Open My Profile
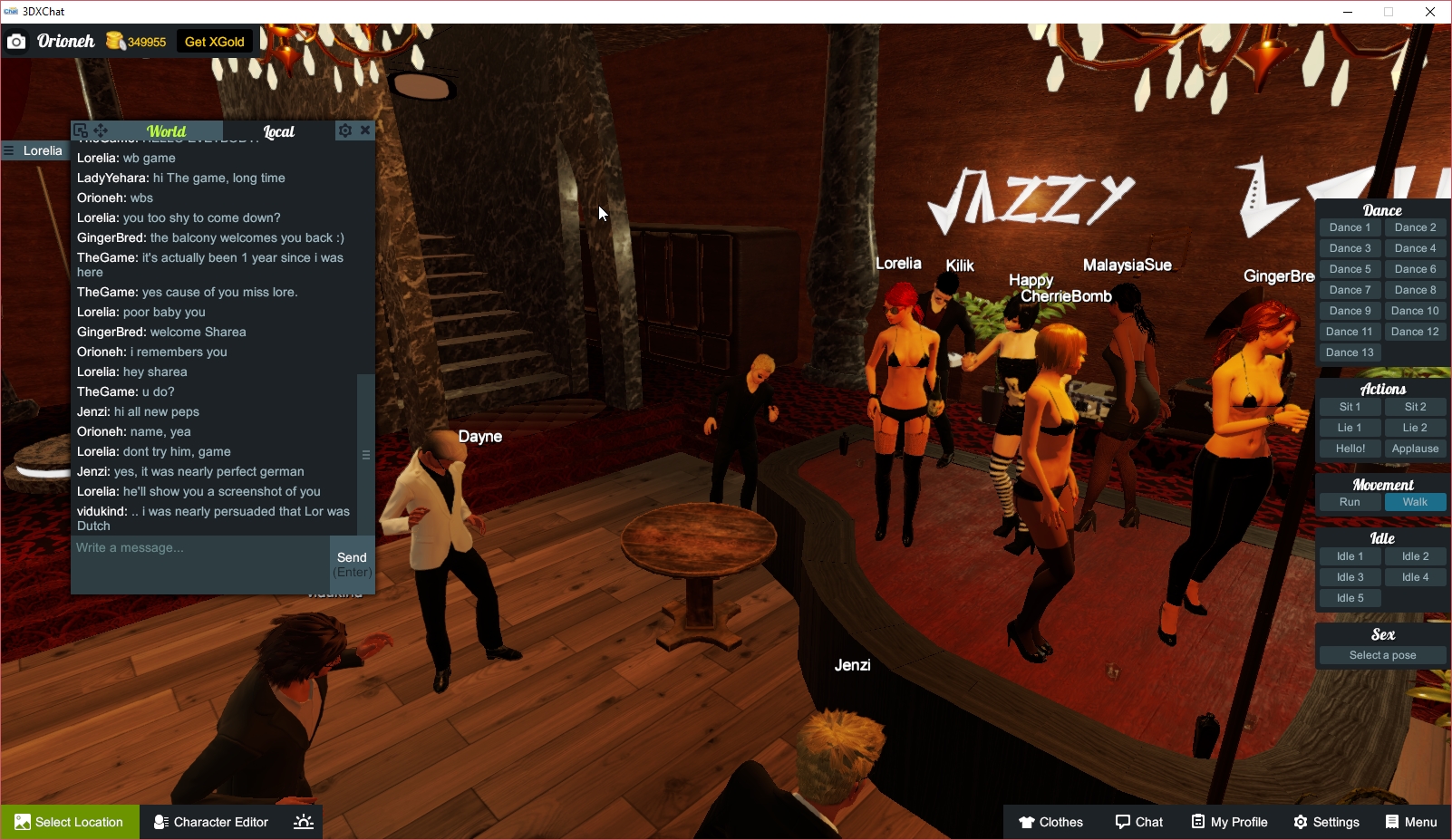The height and width of the screenshot is (840, 1452). click(1229, 822)
